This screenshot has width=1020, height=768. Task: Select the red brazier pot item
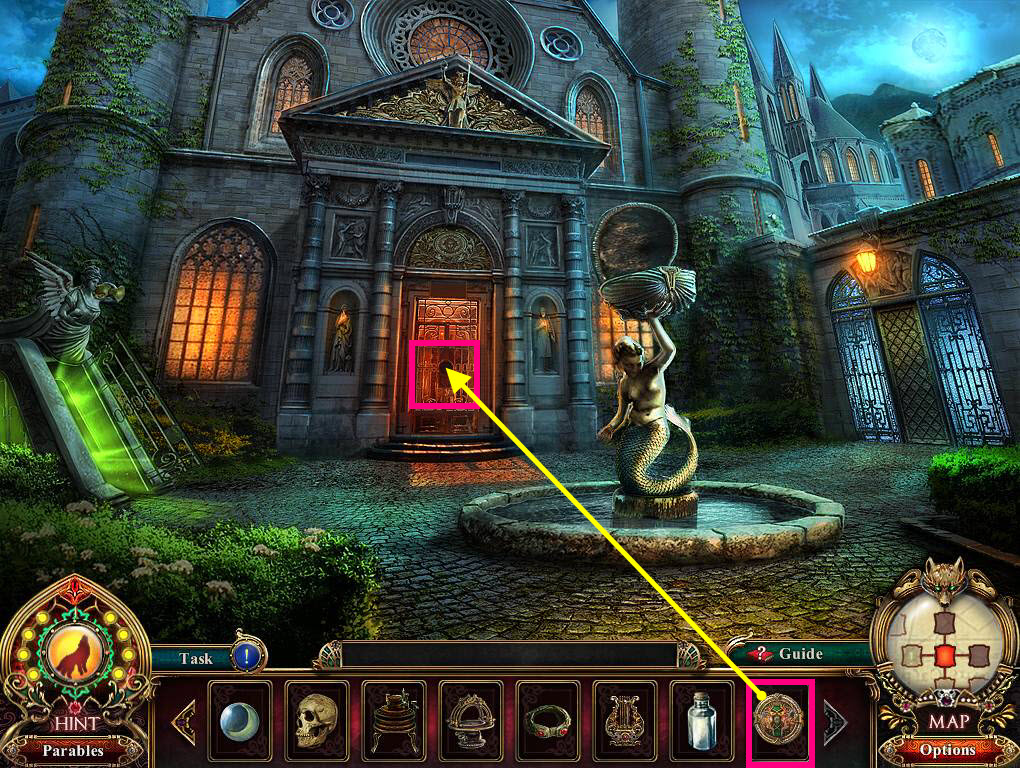click(x=393, y=720)
